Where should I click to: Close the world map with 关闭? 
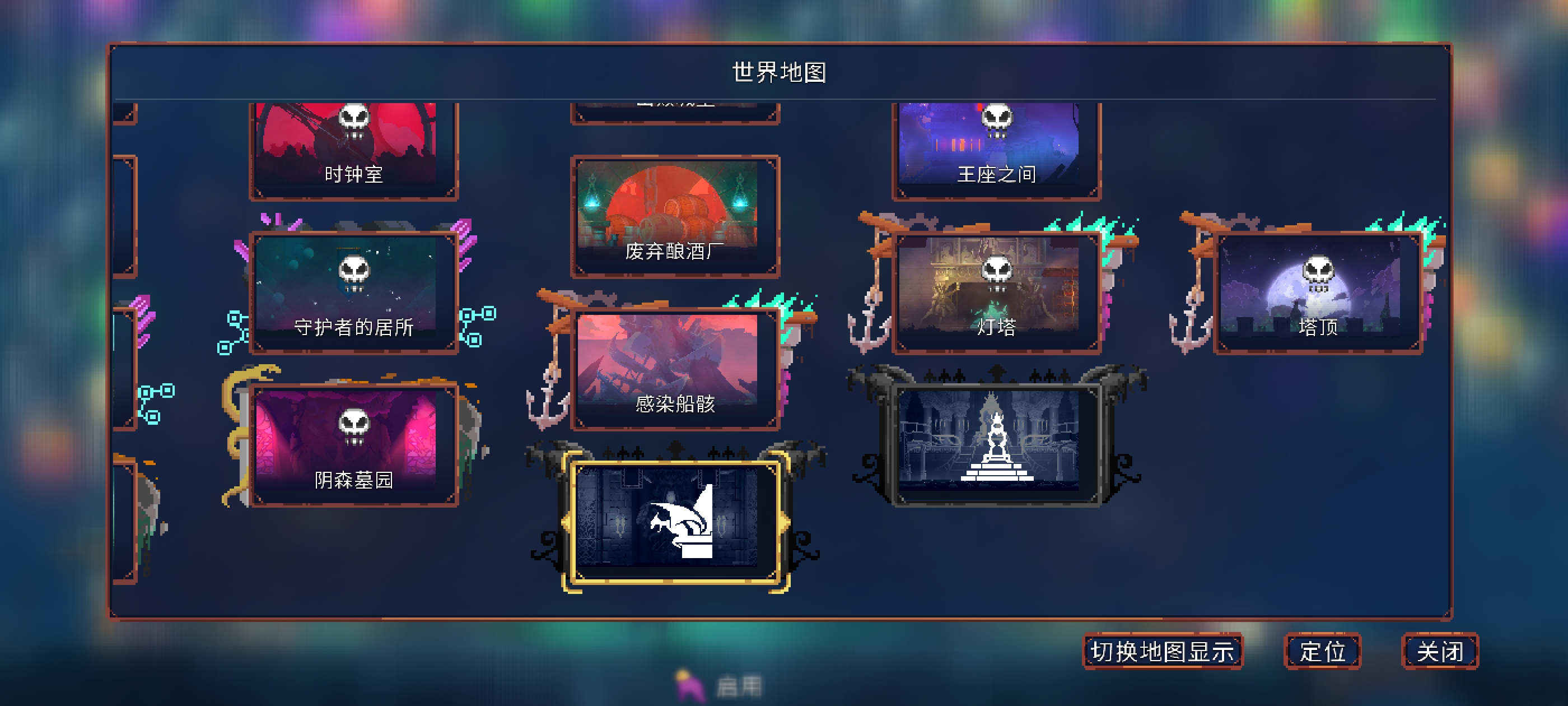point(1440,651)
